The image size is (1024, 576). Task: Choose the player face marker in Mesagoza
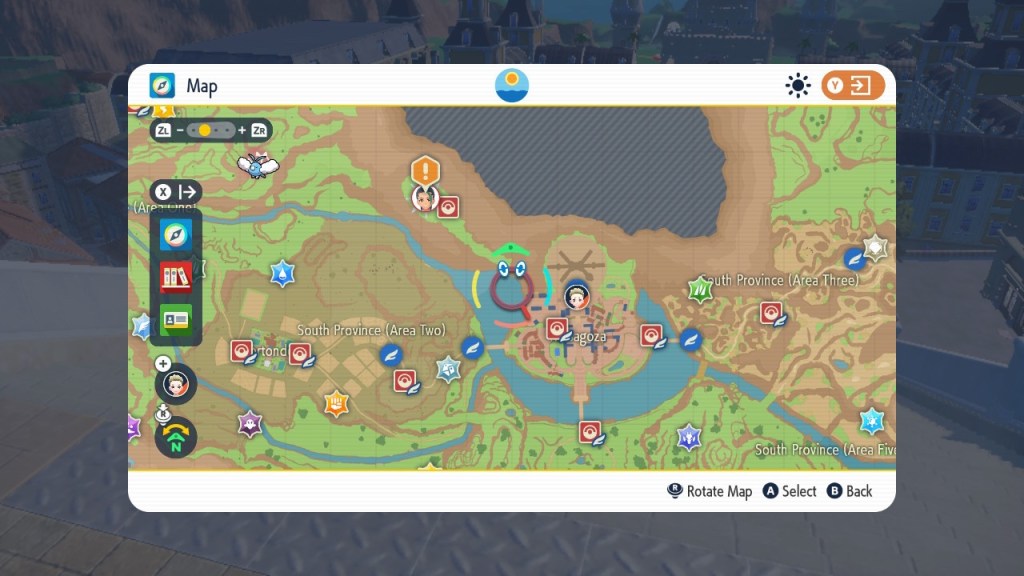(577, 296)
